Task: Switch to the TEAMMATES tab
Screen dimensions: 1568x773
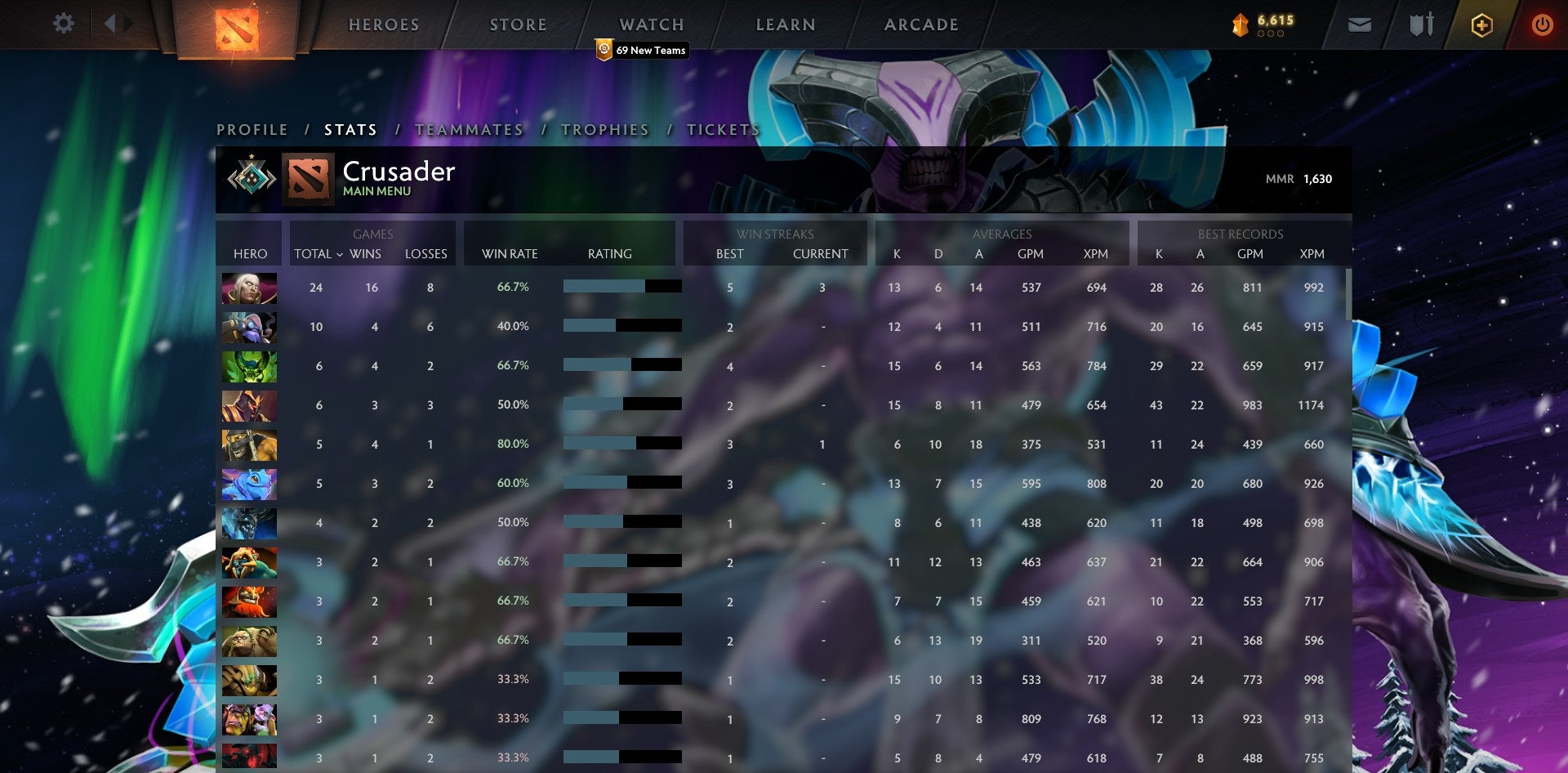Action: pyautogui.click(x=472, y=130)
